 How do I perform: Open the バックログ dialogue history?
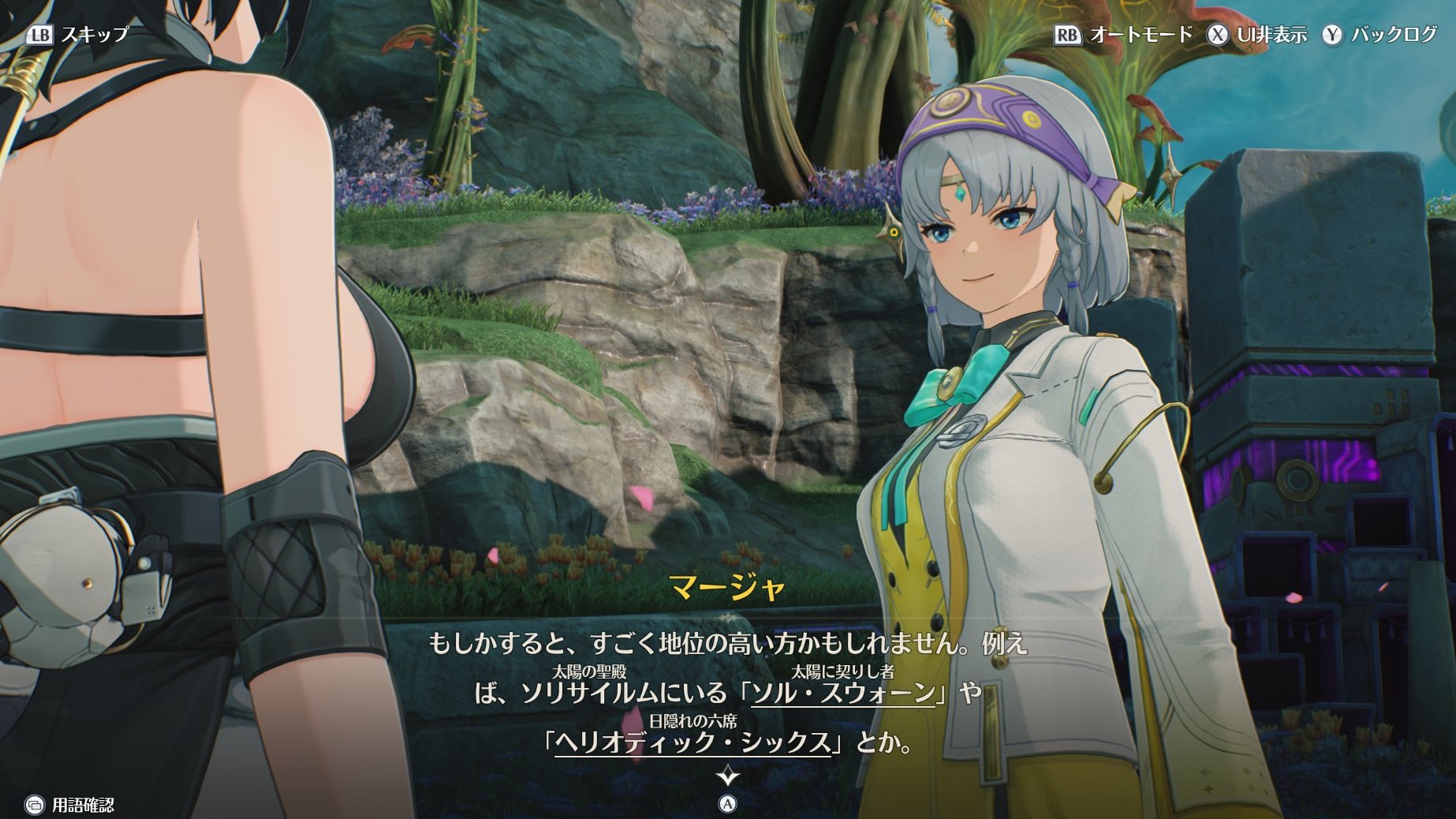tap(1380, 35)
